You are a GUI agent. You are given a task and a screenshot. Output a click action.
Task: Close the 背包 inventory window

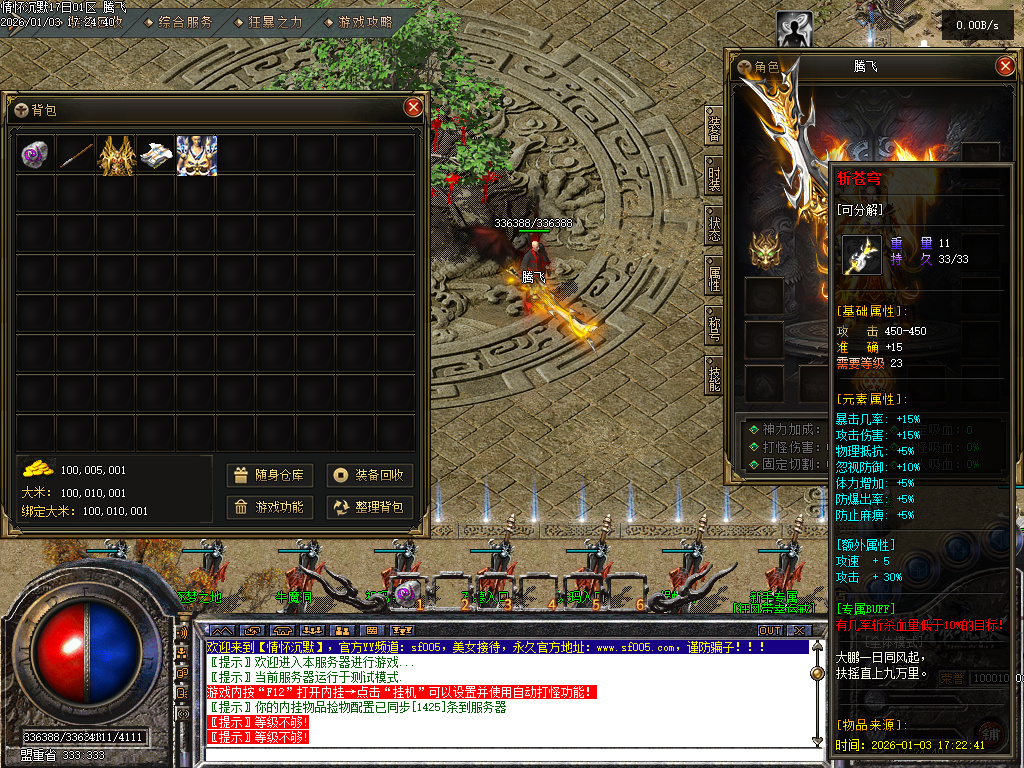pyautogui.click(x=413, y=108)
